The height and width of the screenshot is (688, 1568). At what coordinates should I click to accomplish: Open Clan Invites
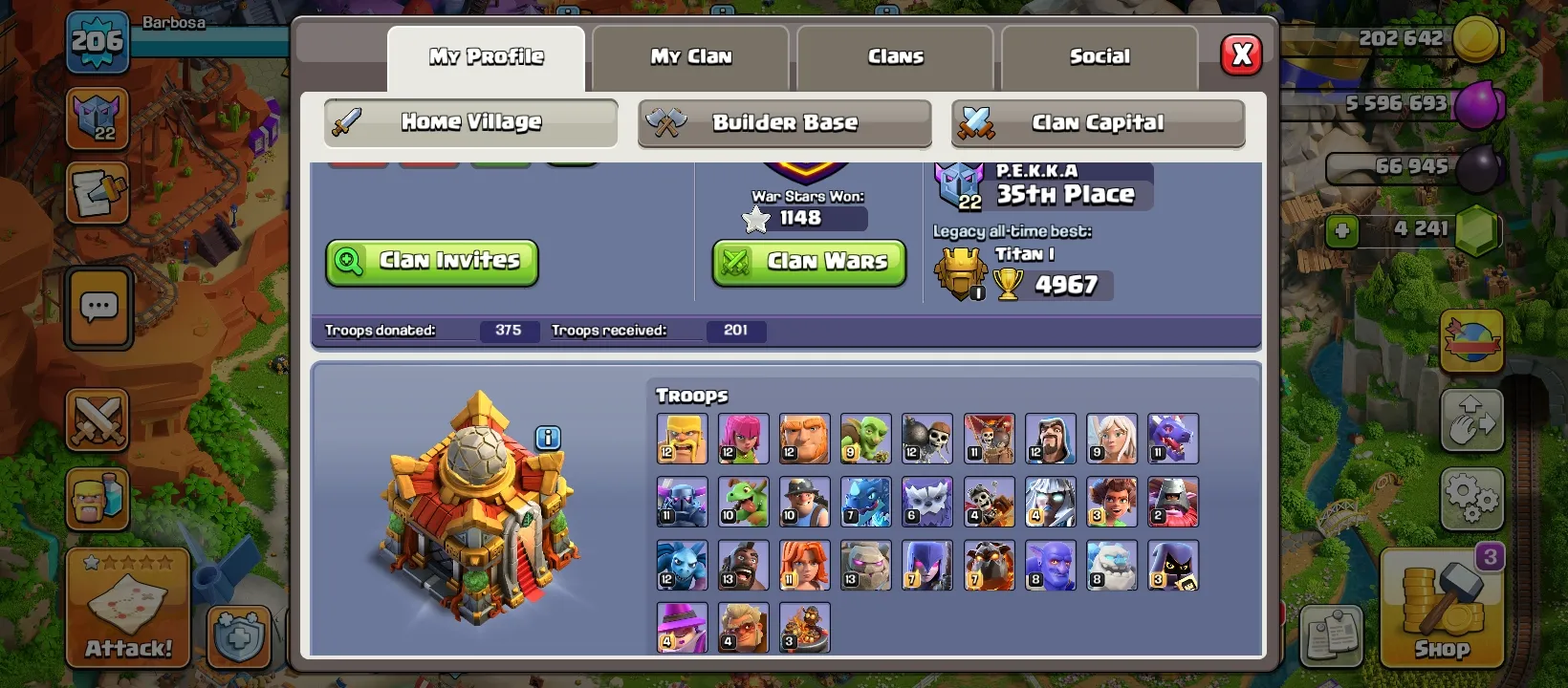[431, 261]
